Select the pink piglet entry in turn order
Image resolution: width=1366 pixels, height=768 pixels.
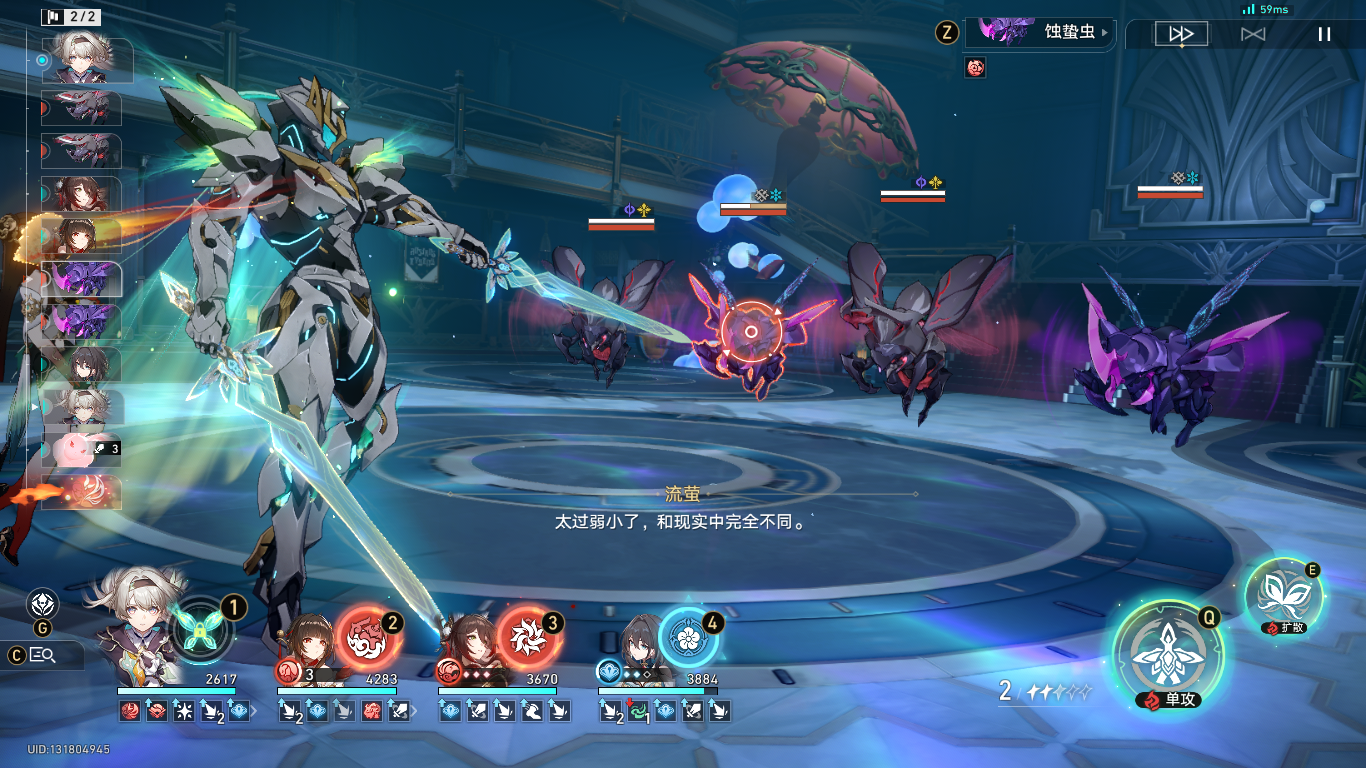point(82,448)
